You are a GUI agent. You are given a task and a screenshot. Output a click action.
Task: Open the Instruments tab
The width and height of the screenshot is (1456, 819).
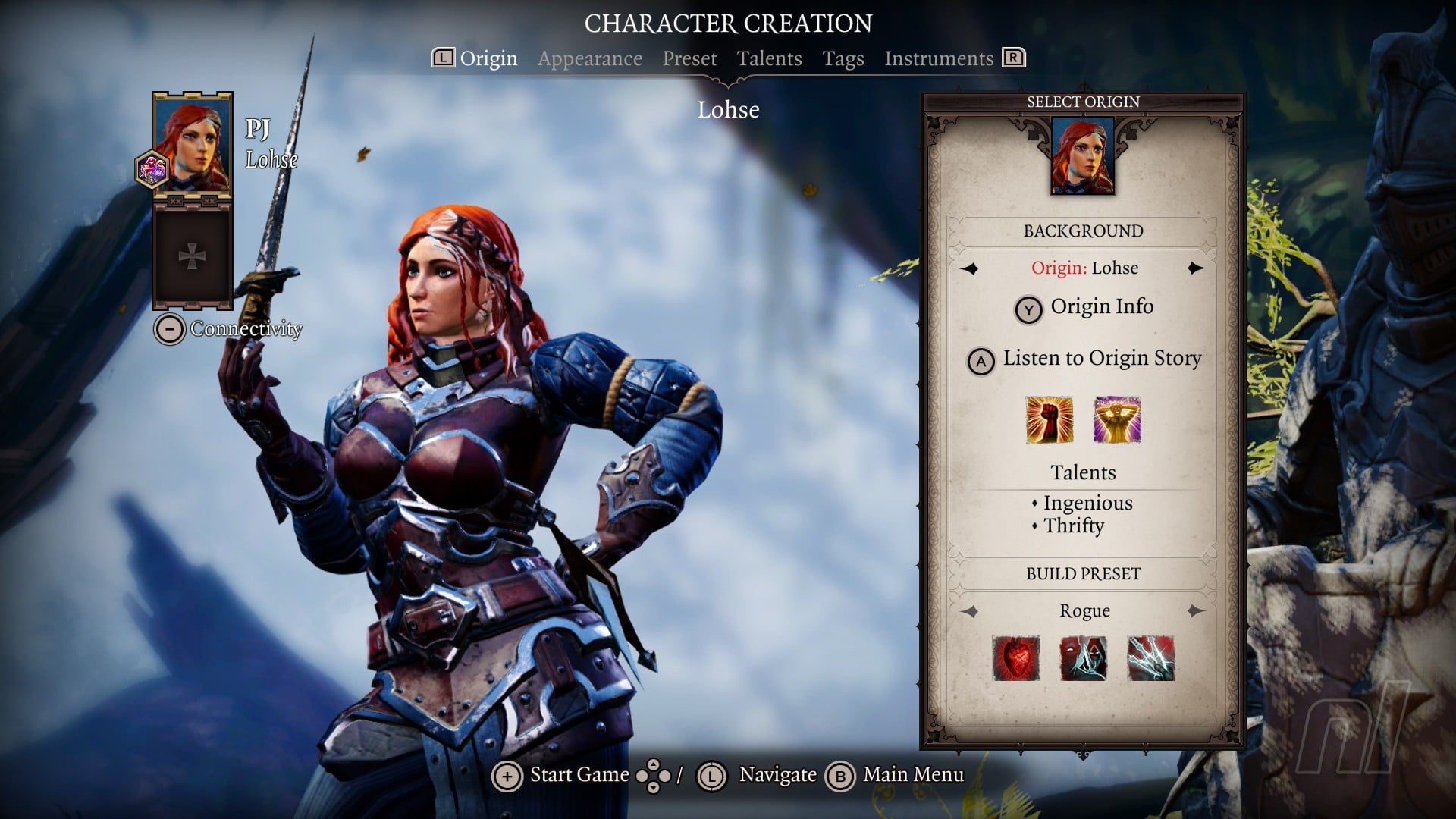pyautogui.click(x=938, y=58)
